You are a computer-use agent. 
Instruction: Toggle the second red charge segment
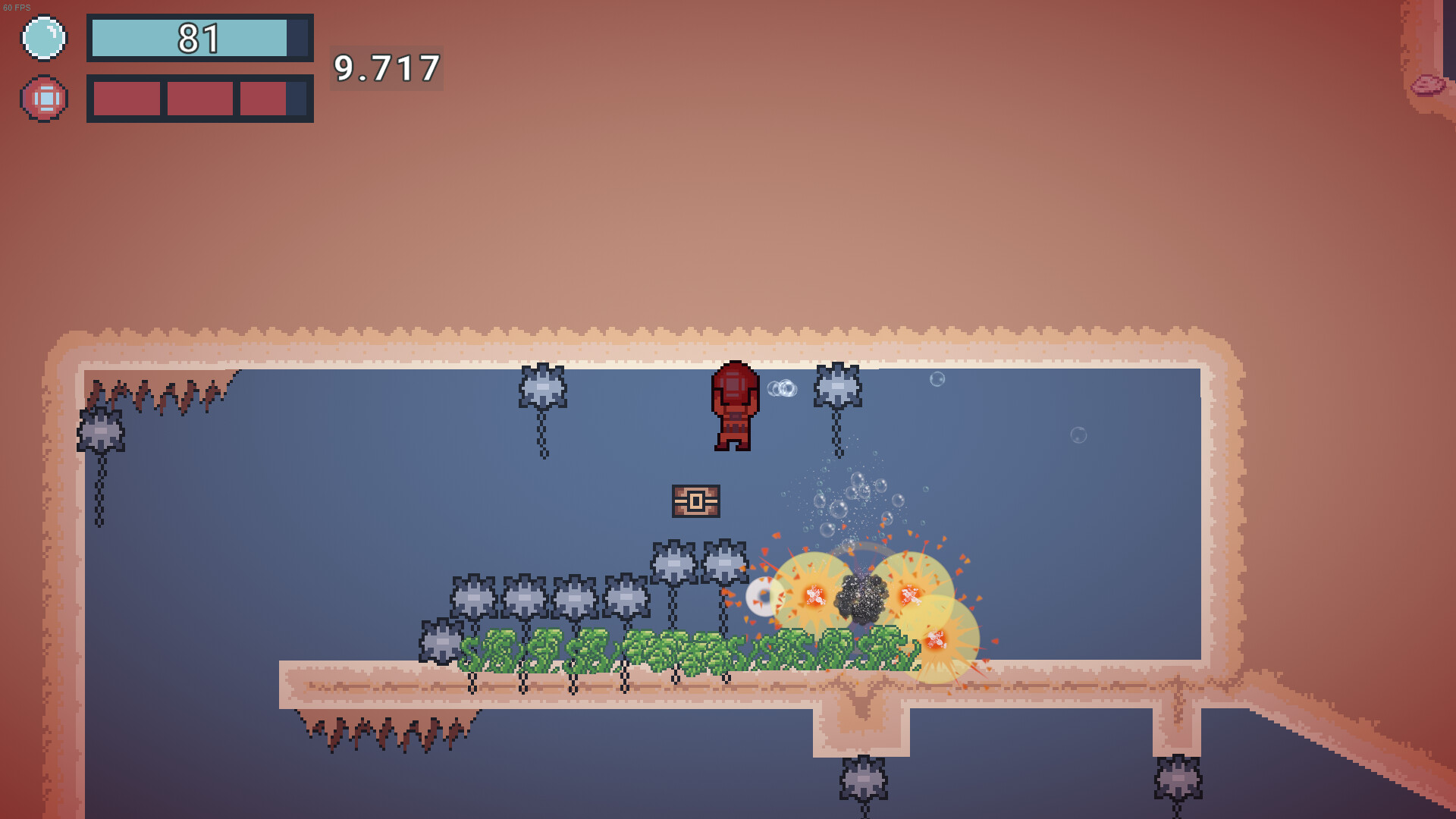click(199, 98)
